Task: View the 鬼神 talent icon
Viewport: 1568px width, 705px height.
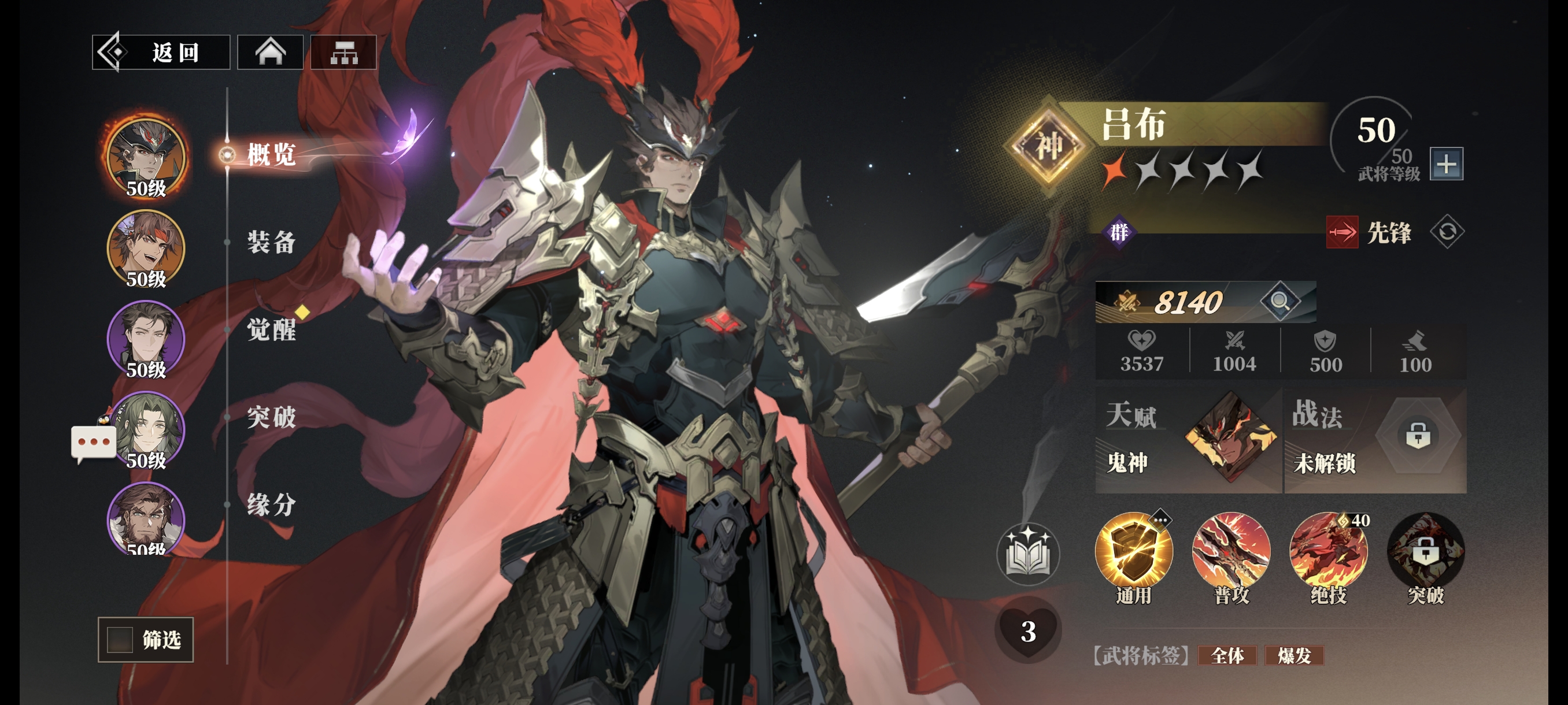Action: point(1230,437)
